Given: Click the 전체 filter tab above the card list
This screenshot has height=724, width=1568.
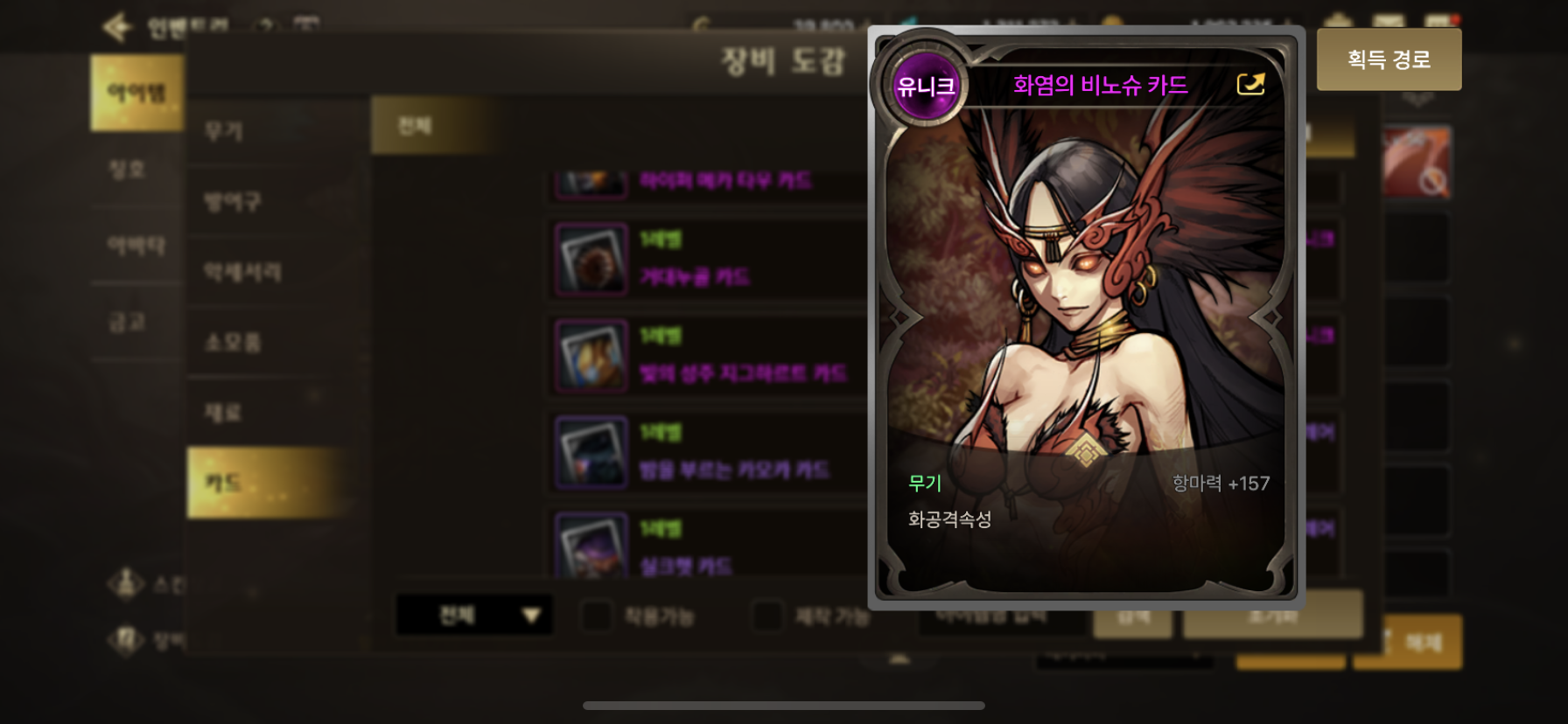Looking at the screenshot, I should click(415, 126).
